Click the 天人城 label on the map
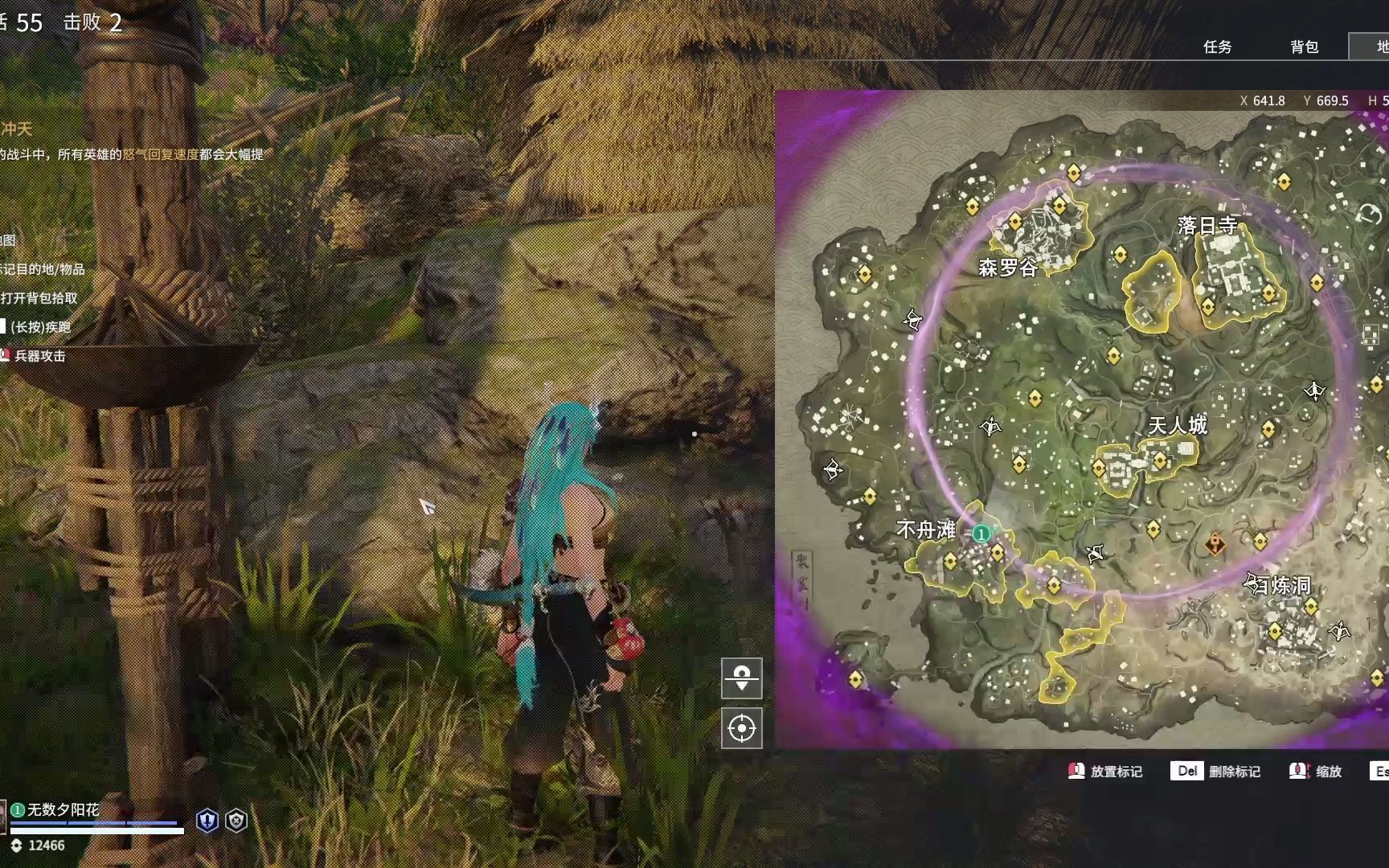The height and width of the screenshot is (868, 1389). (1177, 425)
